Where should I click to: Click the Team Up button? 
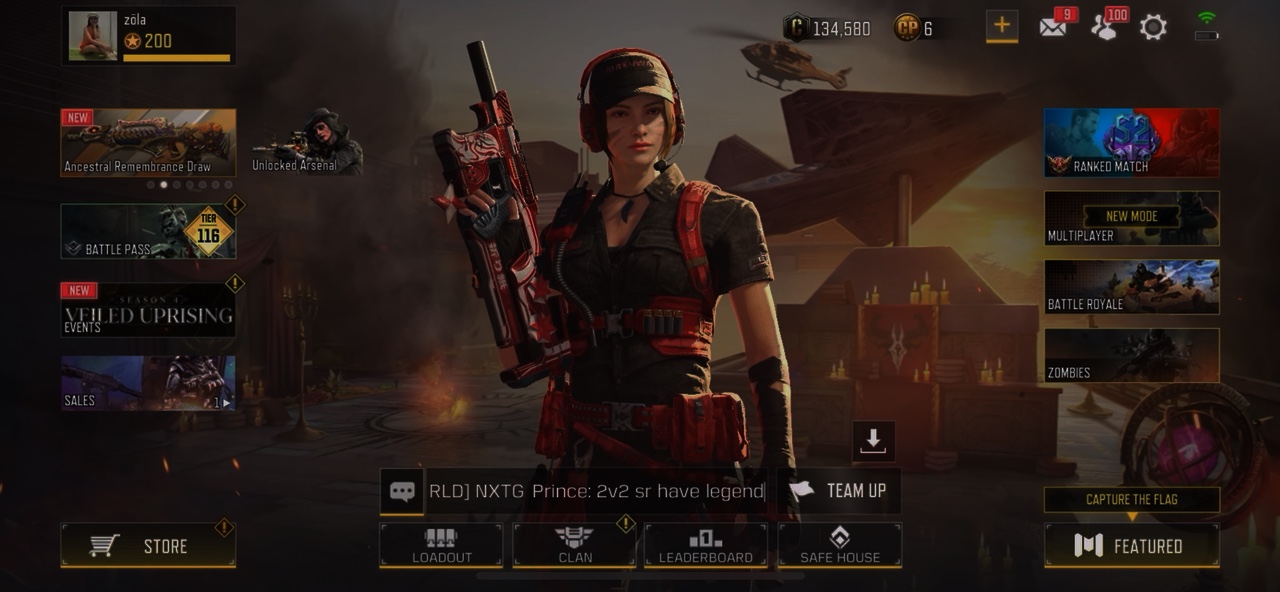pos(840,491)
